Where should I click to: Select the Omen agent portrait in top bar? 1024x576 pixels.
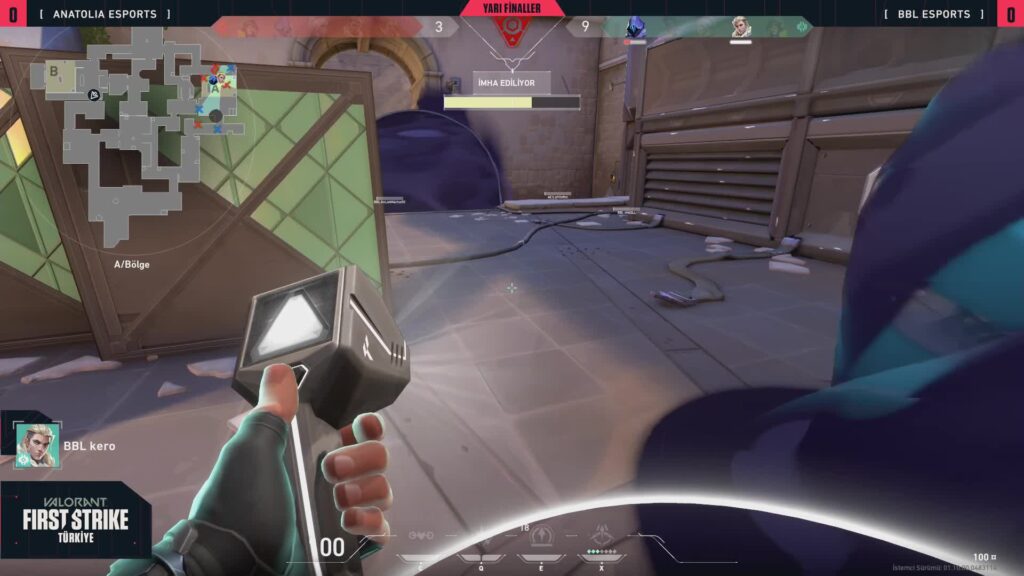click(636, 27)
